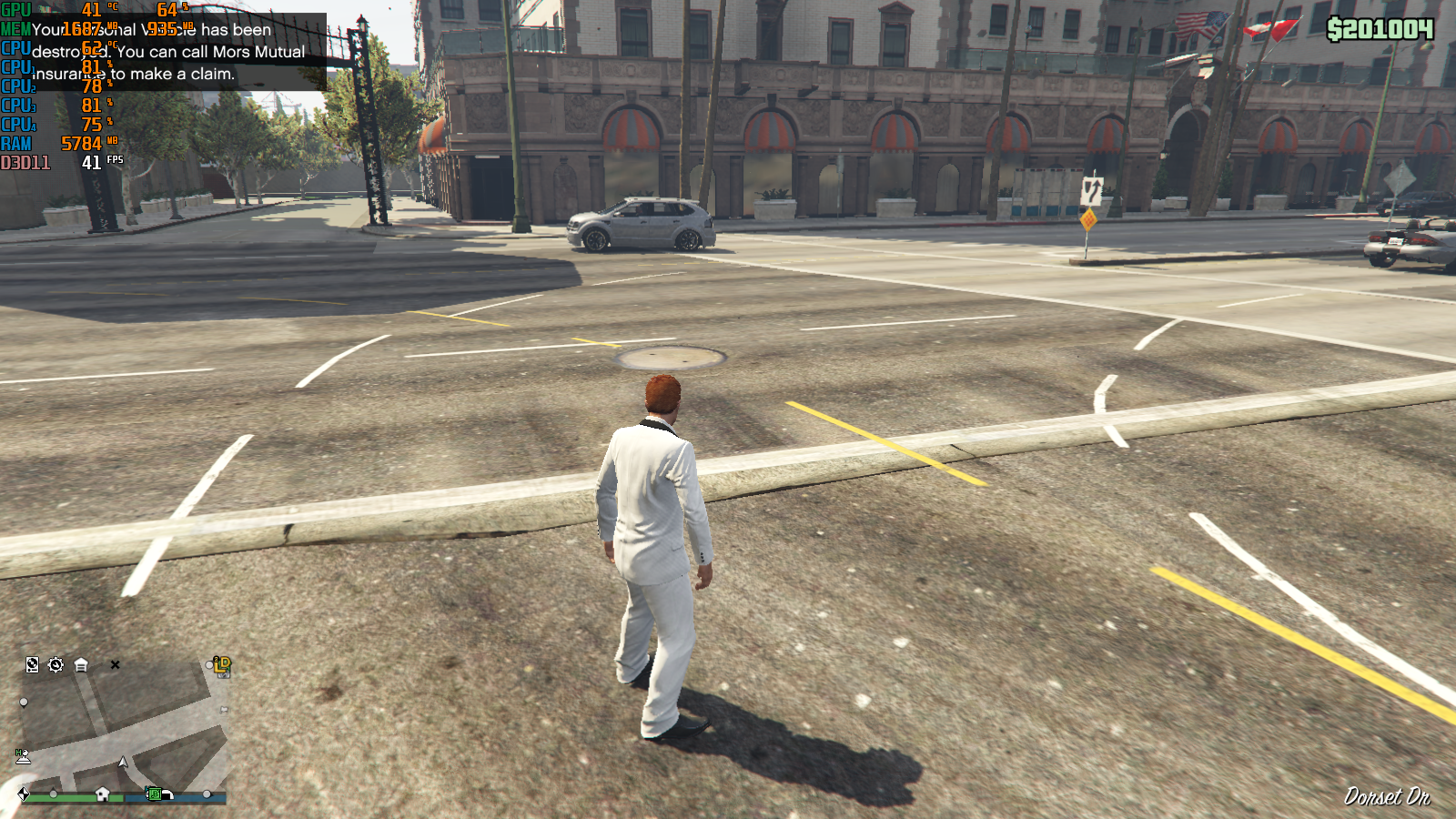The image size is (1456, 819).
Task: Click the green B blip on minimap
Action: 155,794
